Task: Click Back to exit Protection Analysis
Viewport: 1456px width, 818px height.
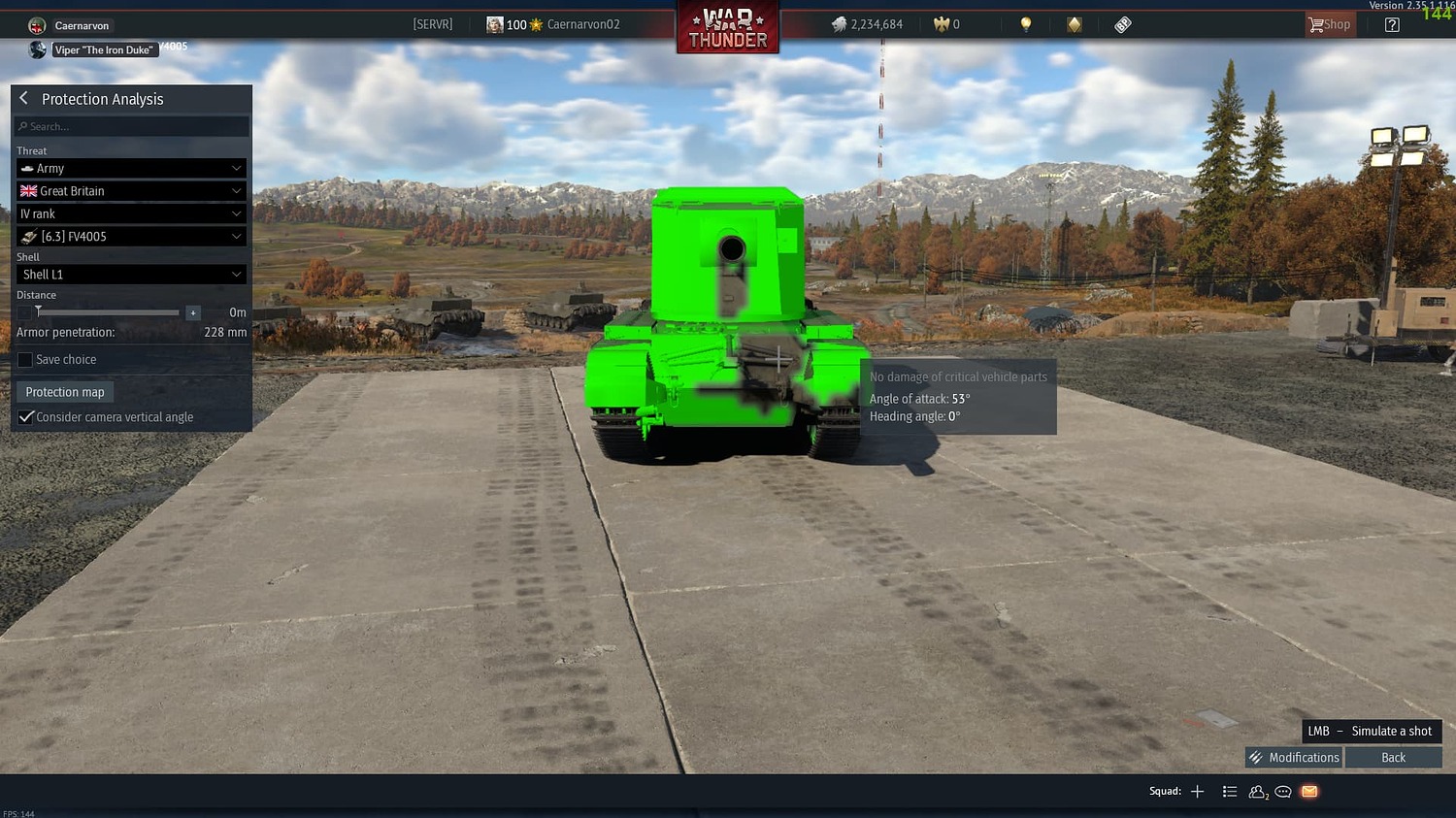Action: [x=1393, y=757]
